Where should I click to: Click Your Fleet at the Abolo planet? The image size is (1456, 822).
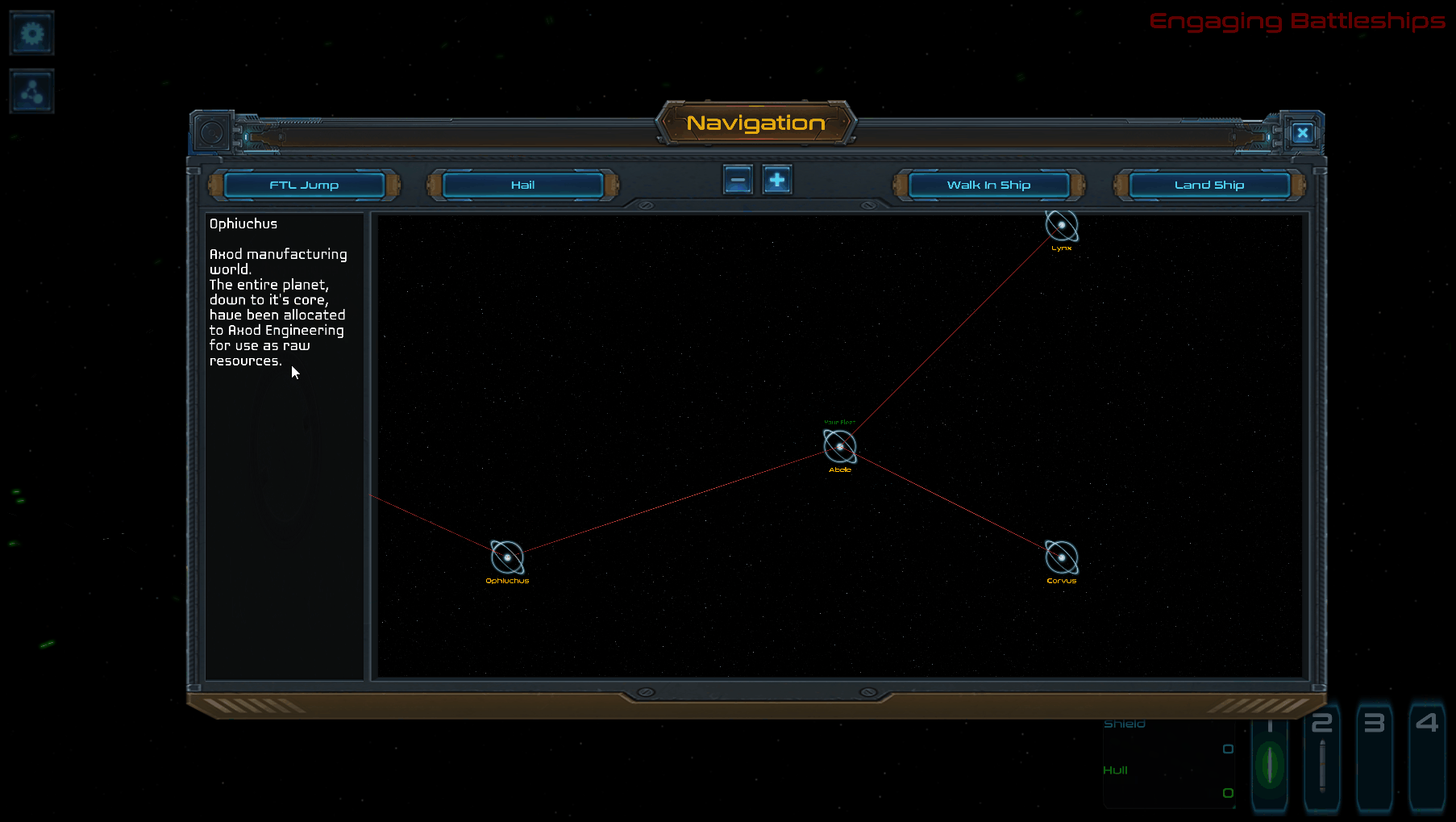(839, 445)
